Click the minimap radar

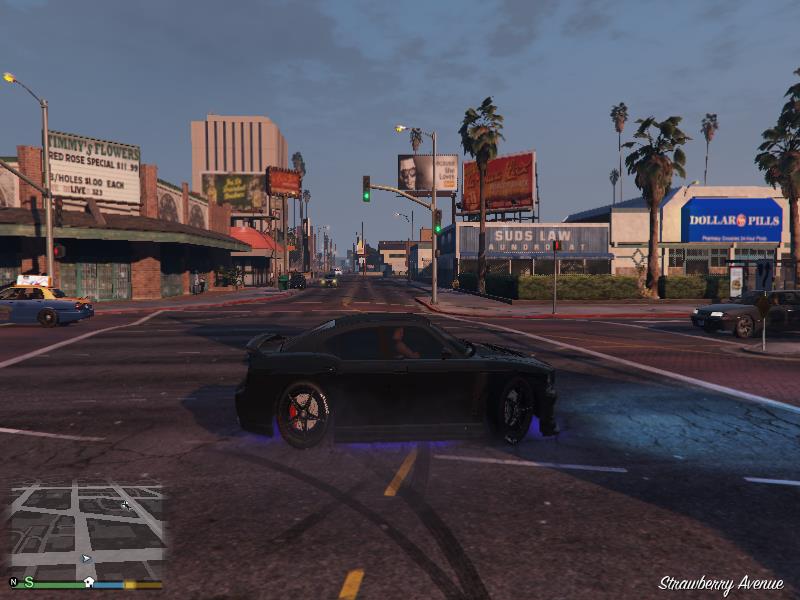tap(86, 530)
